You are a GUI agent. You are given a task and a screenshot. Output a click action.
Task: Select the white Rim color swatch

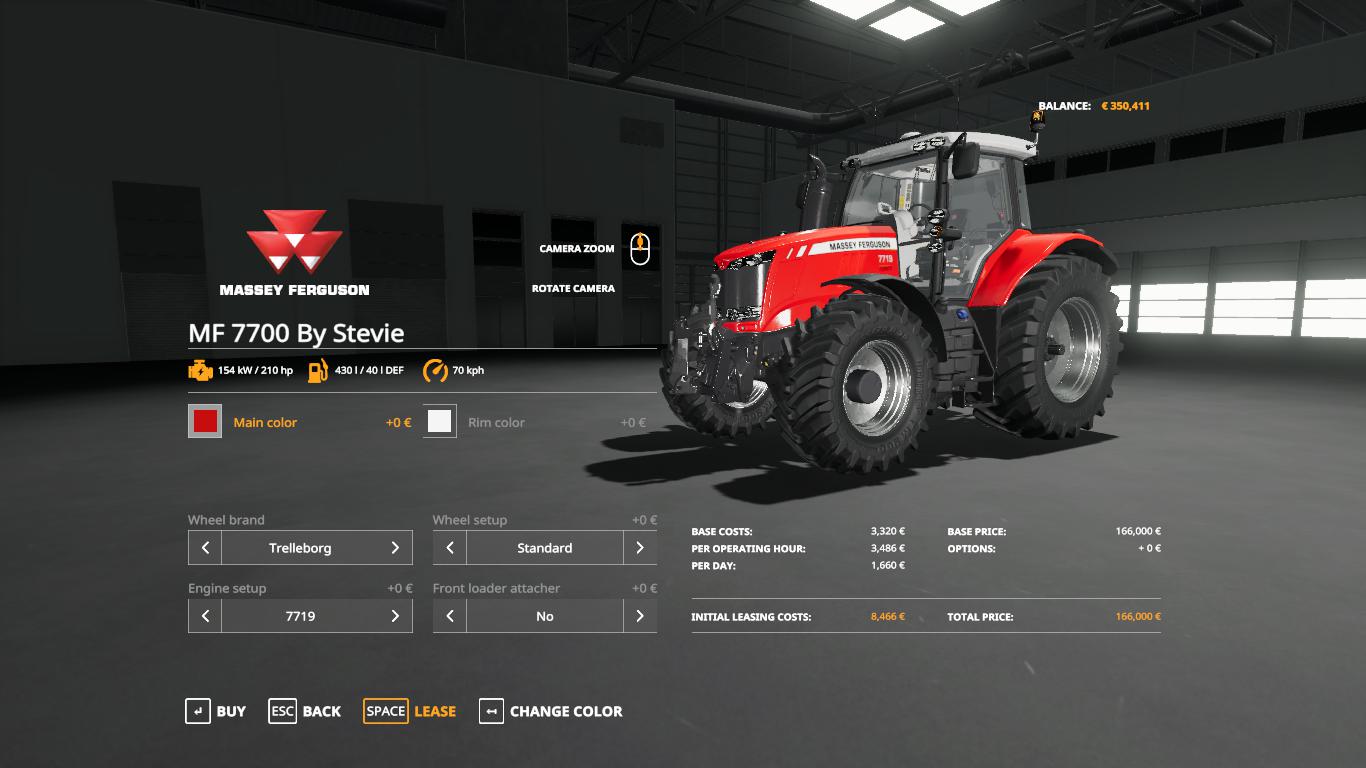[x=439, y=422]
